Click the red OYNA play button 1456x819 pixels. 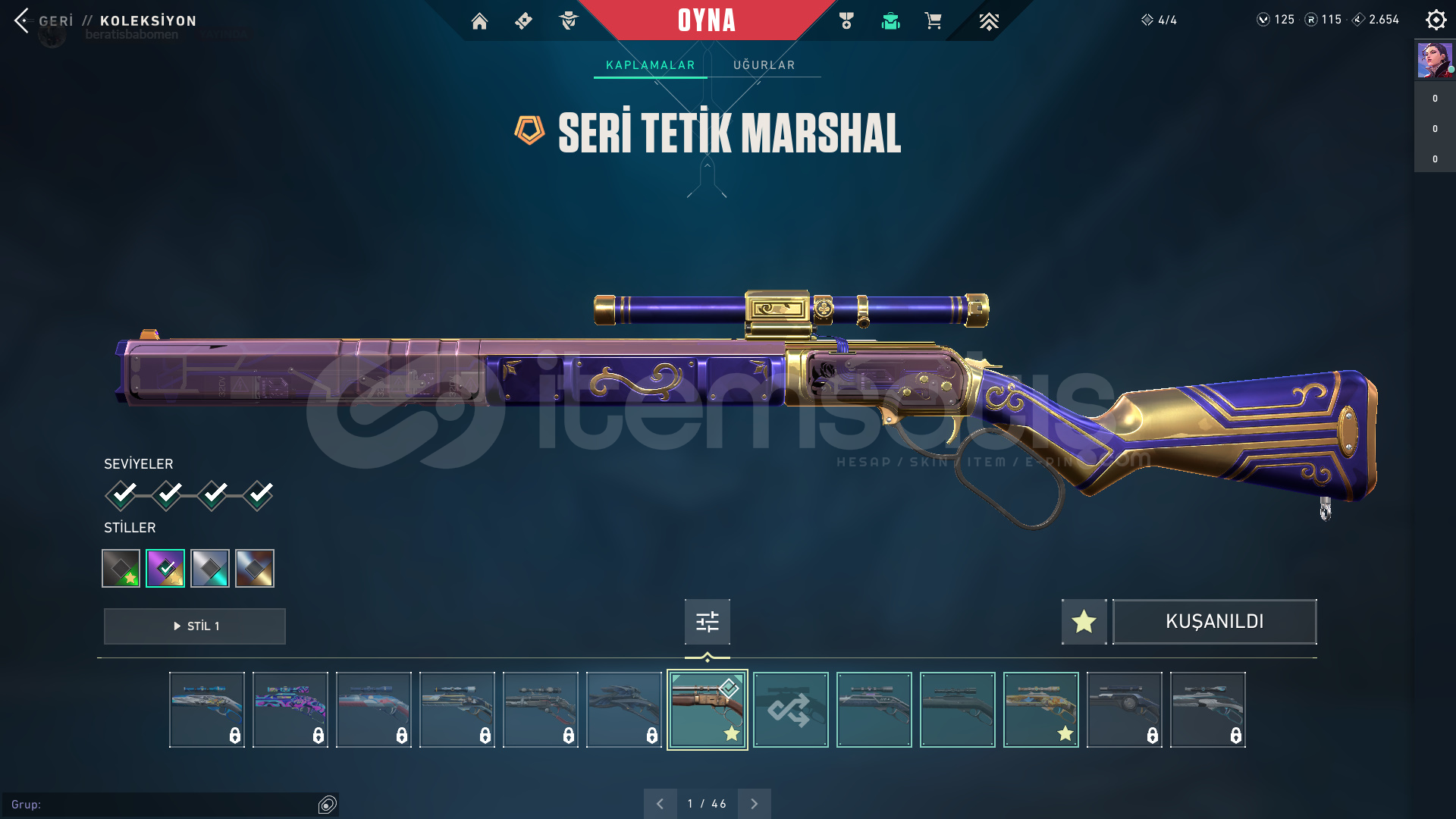pos(706,20)
